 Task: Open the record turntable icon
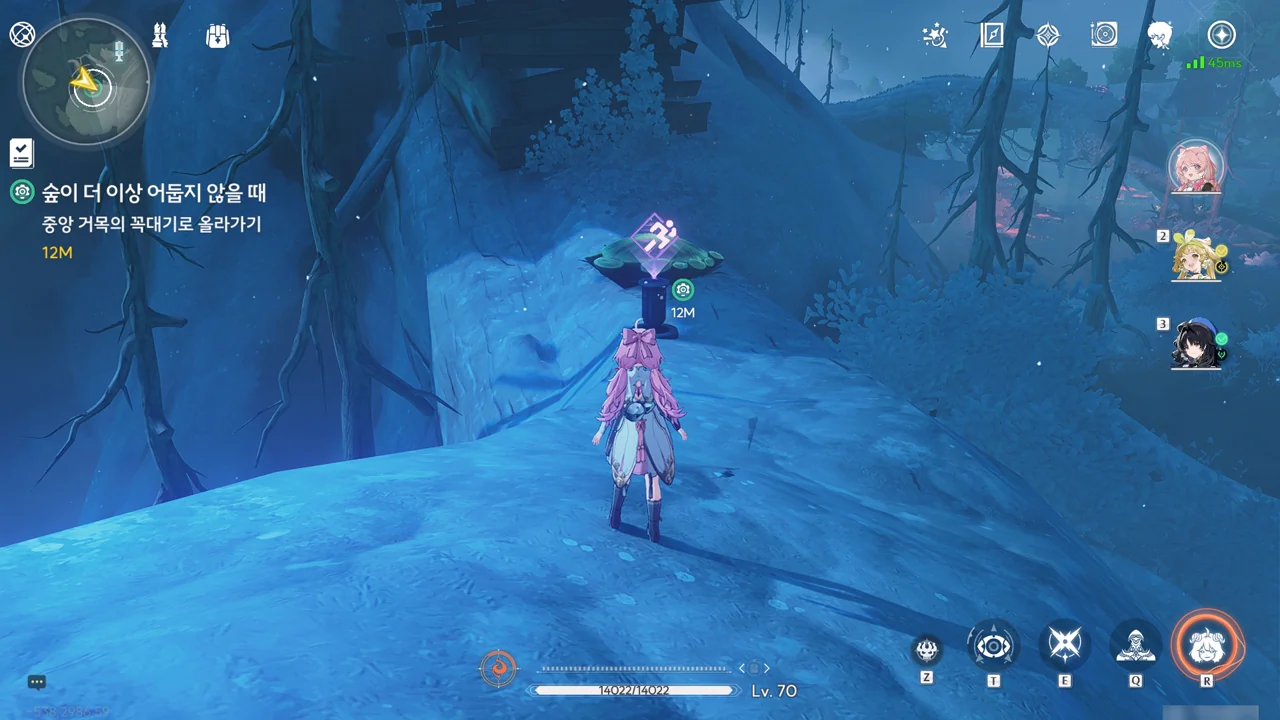[1104, 36]
